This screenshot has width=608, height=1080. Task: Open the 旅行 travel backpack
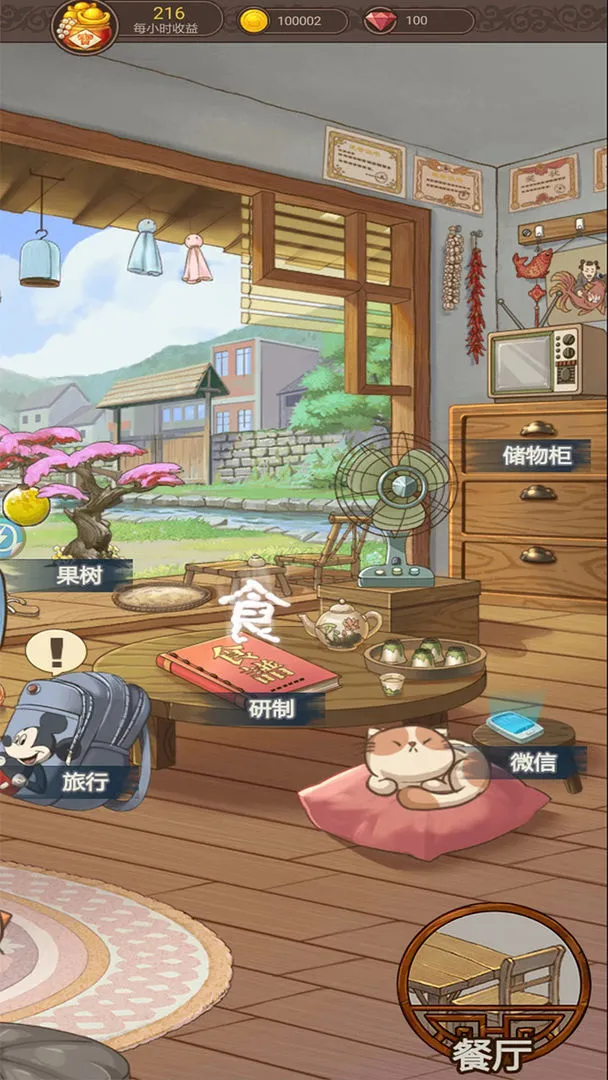pyautogui.click(x=82, y=779)
